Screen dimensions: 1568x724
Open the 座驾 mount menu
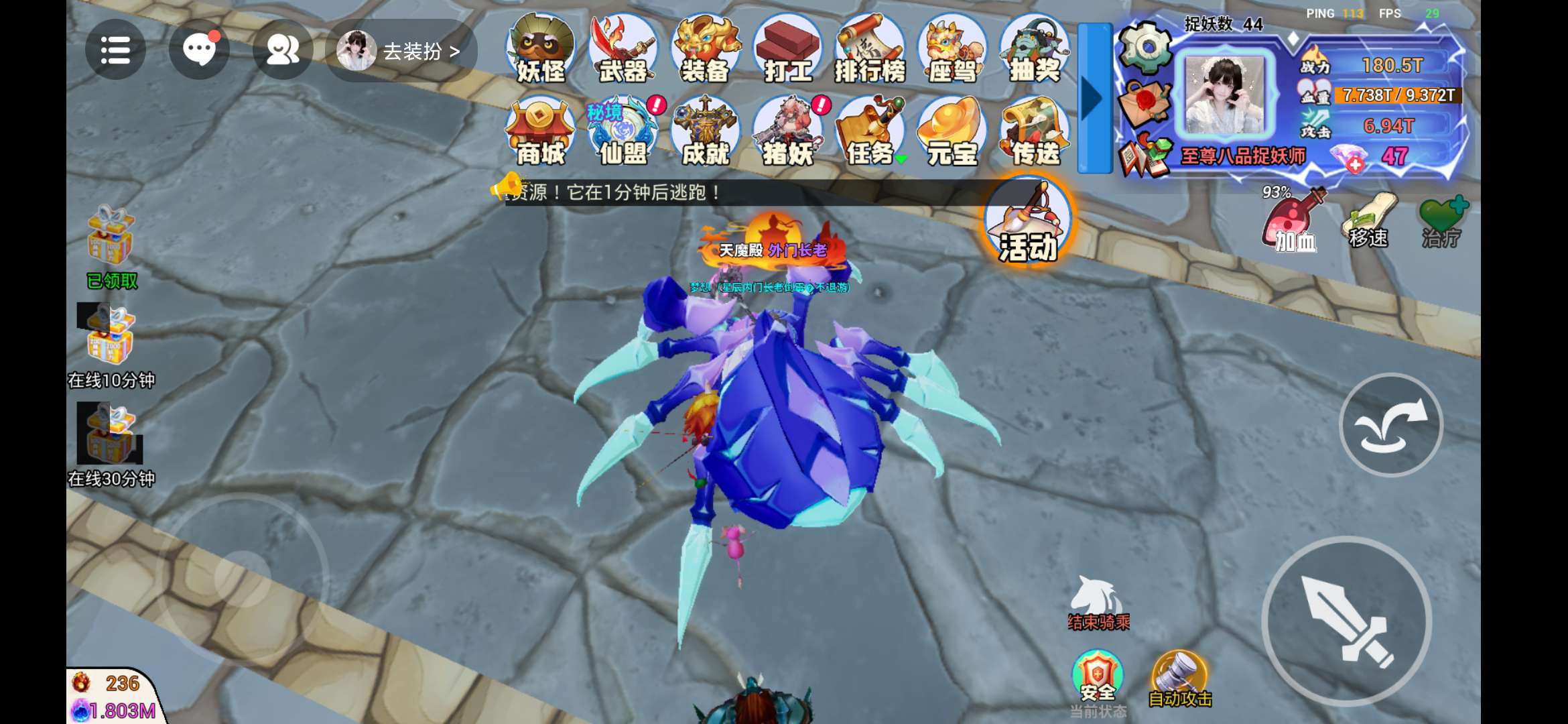pos(952,50)
